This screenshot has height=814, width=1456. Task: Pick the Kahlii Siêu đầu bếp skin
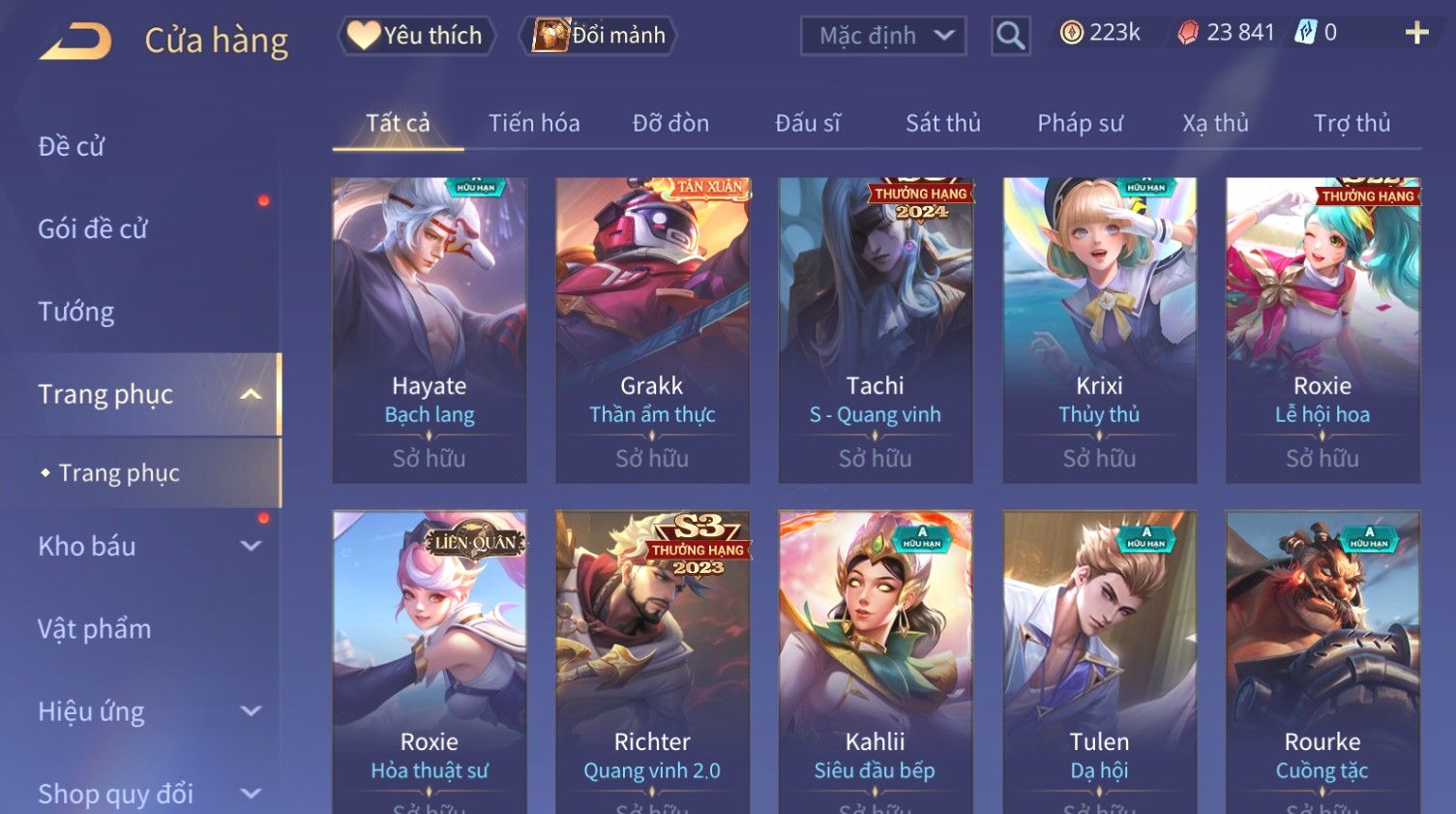(875, 658)
